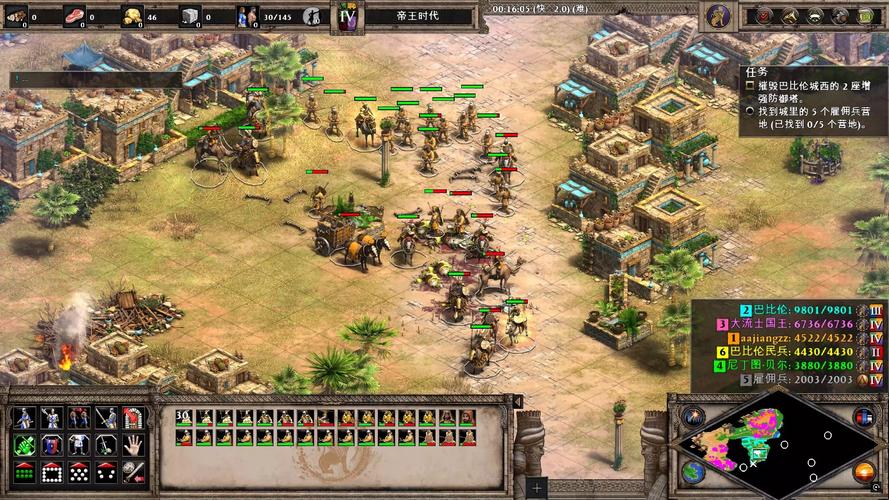Click the diamond minimap

[x=769, y=444]
